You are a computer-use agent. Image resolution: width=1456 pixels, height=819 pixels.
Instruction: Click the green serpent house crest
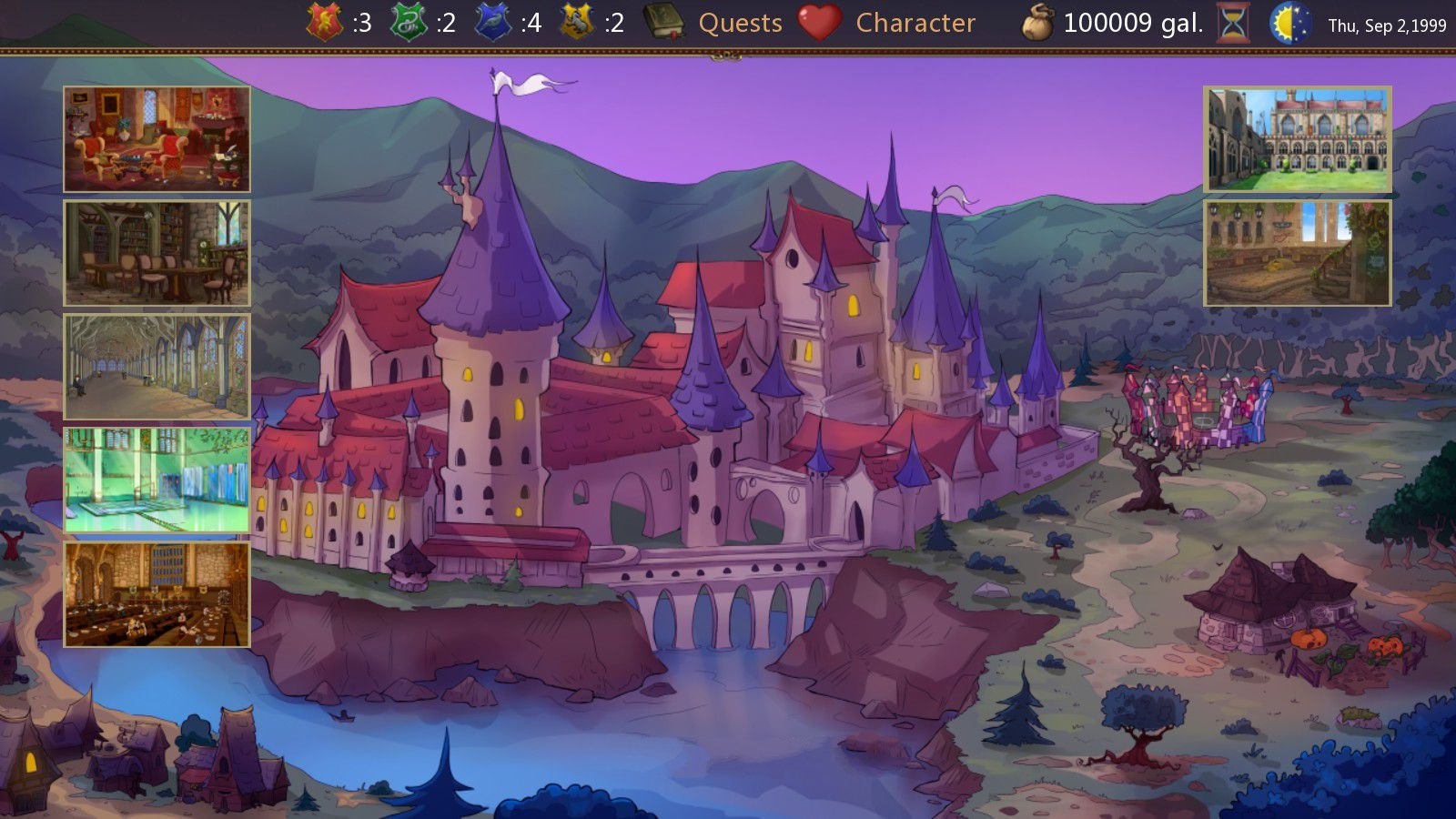409,22
